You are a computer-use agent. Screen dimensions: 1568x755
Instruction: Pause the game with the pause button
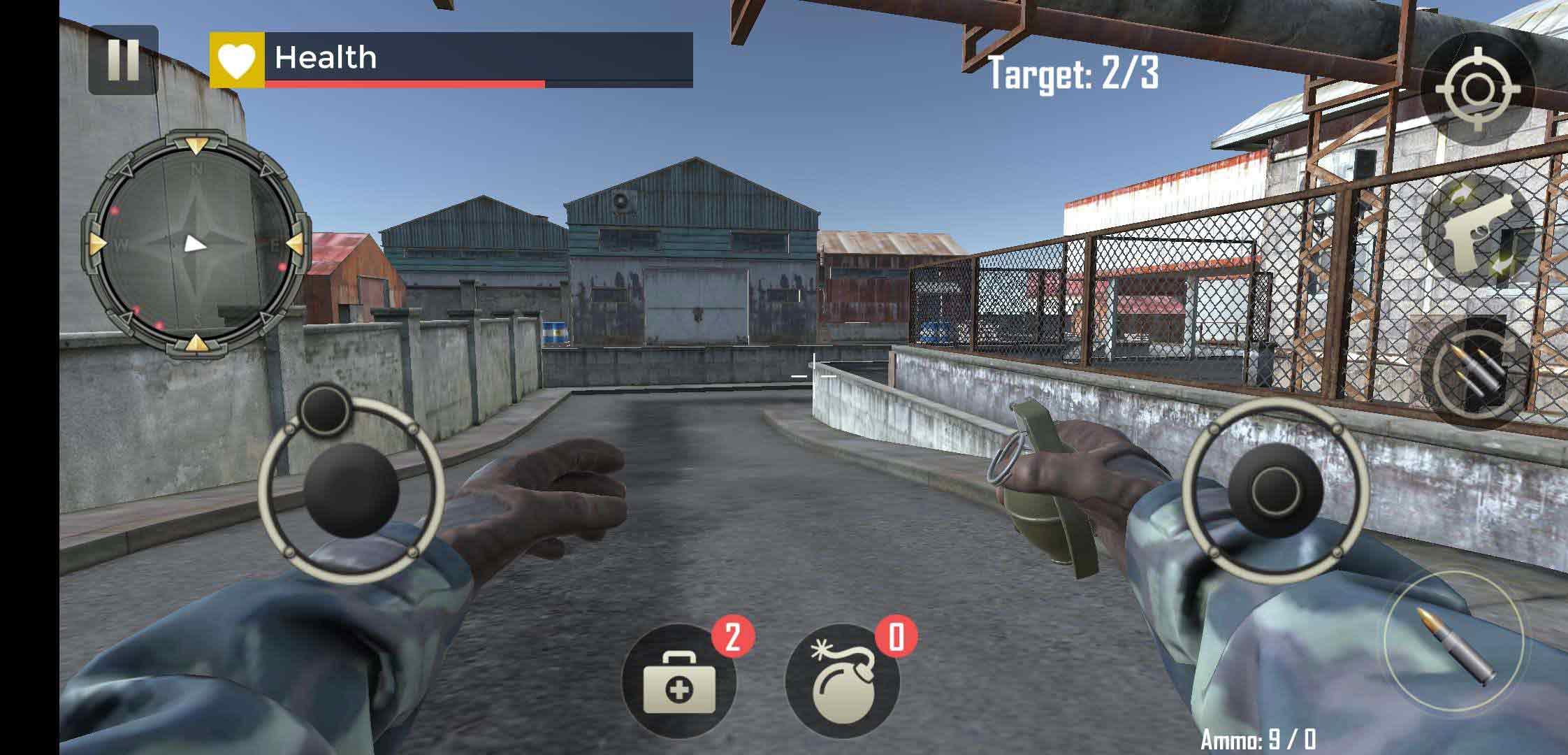(123, 61)
